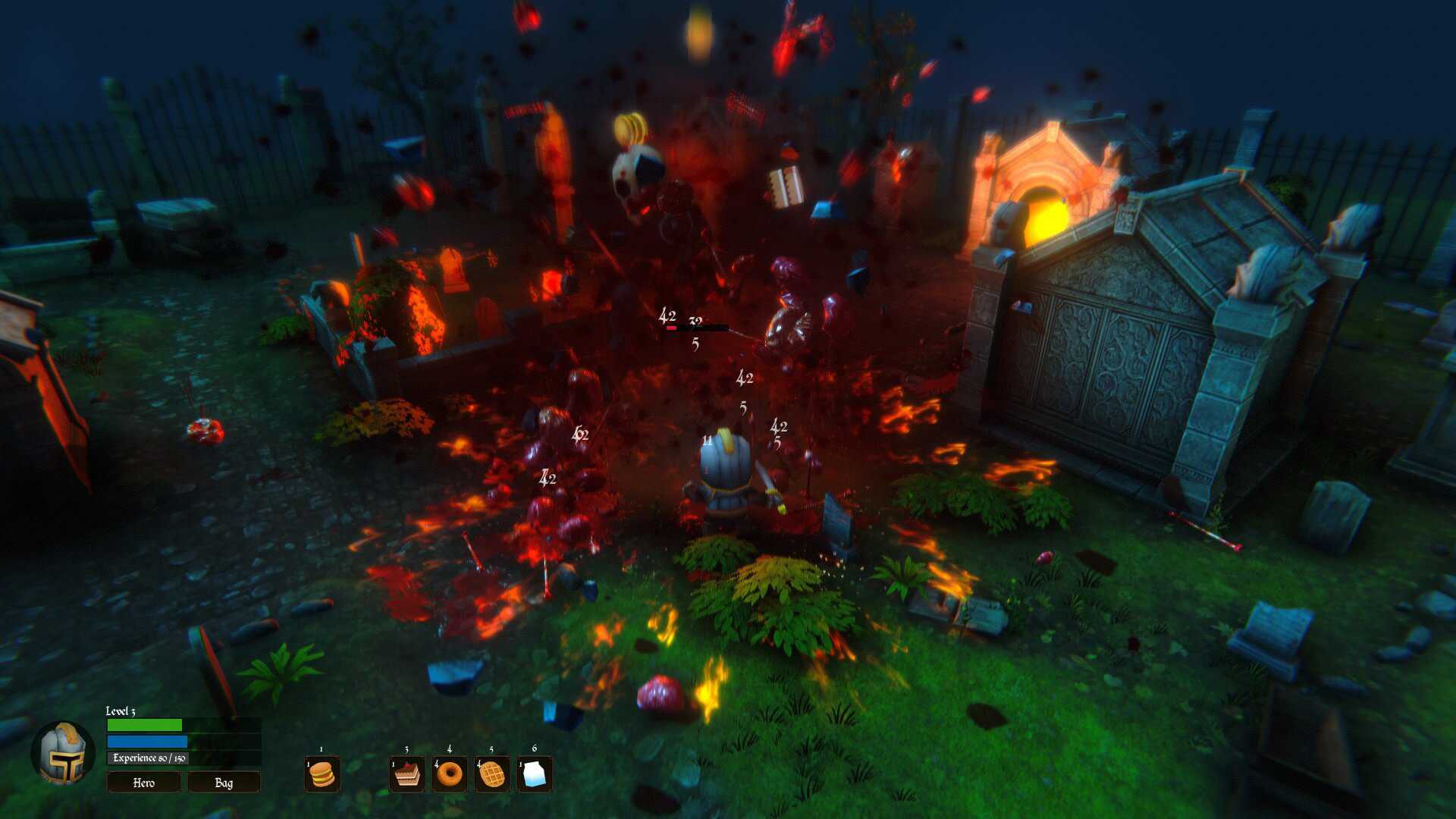1456x819 pixels.
Task: Select the cake slice hotbar item
Action: coord(407,774)
